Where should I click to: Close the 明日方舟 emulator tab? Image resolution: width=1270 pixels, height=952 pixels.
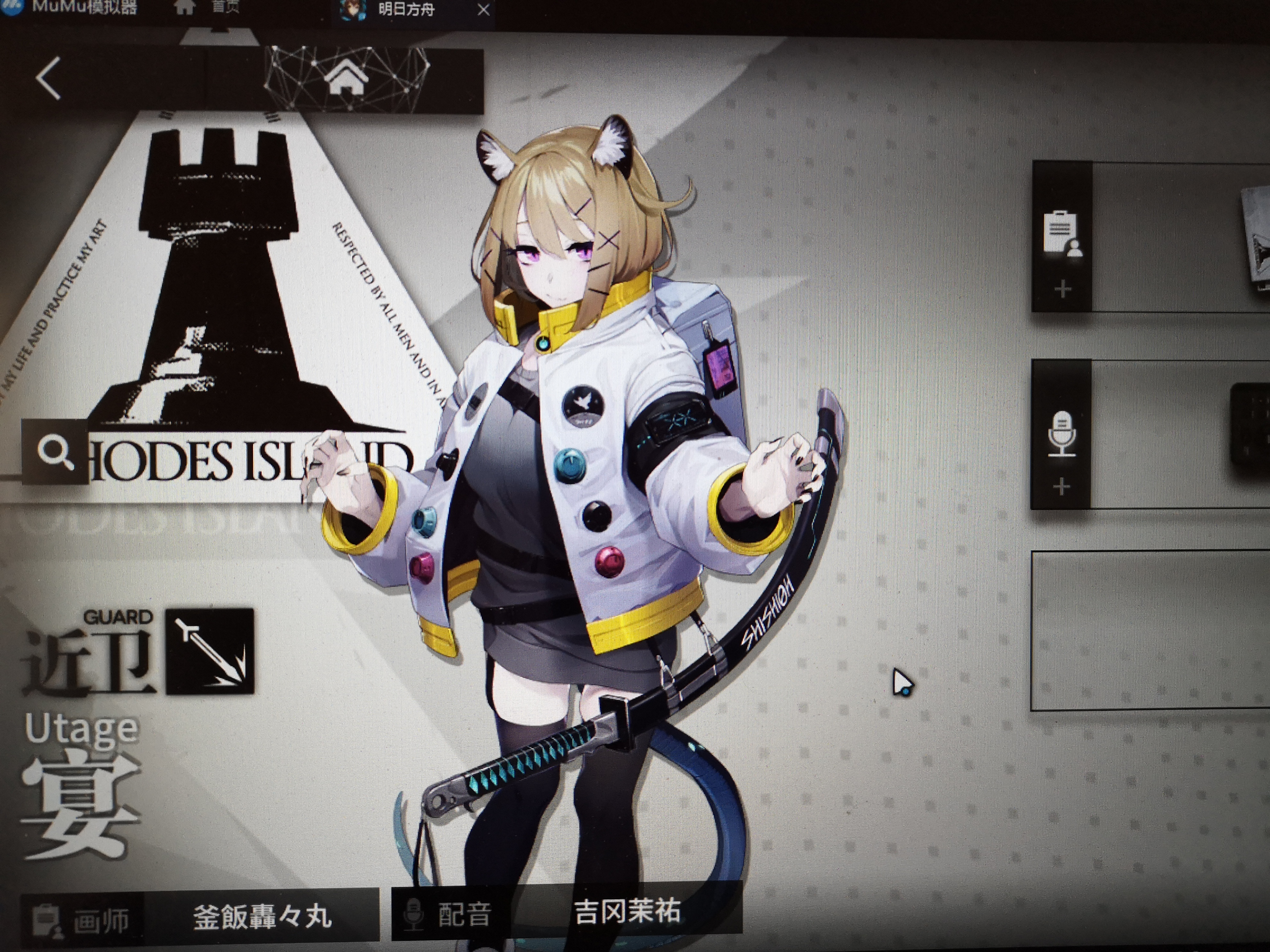pyautogui.click(x=484, y=10)
